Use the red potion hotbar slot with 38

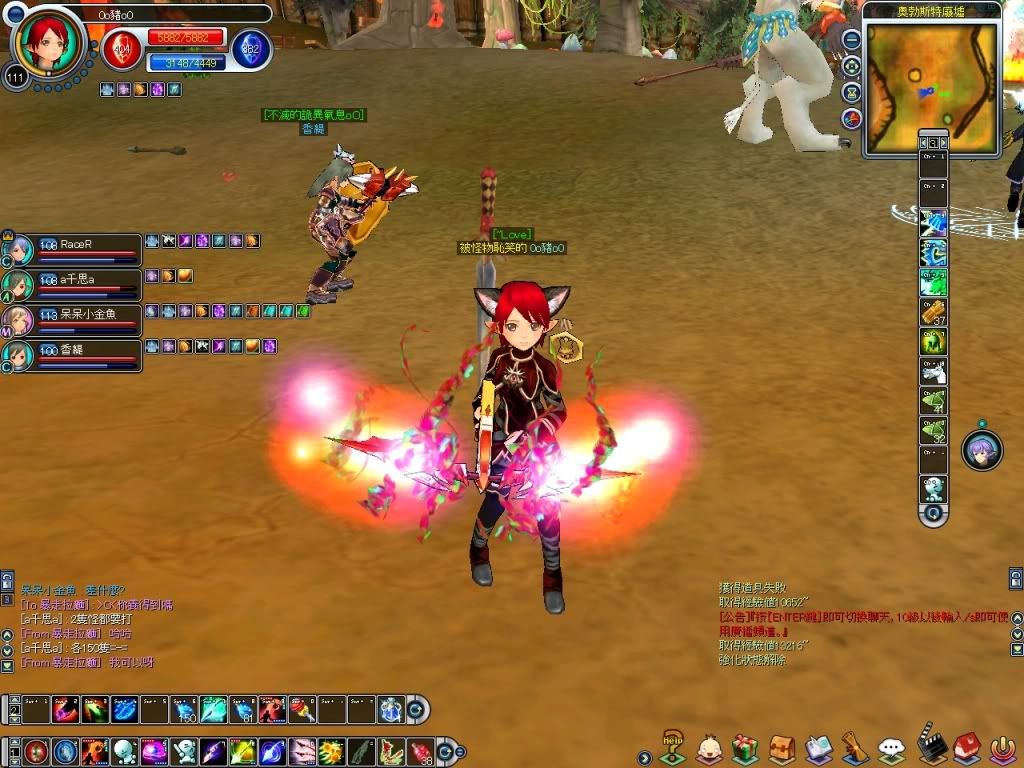(421, 750)
